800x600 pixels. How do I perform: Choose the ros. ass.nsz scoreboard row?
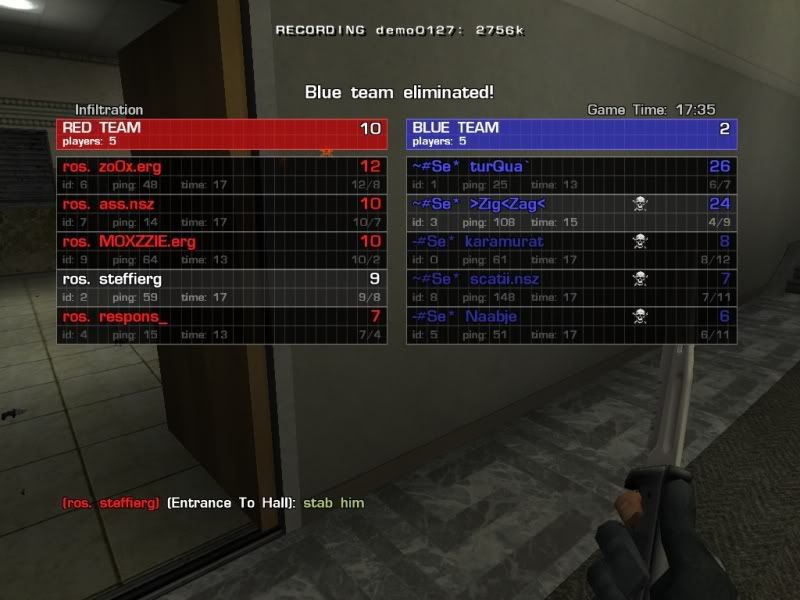pos(221,212)
